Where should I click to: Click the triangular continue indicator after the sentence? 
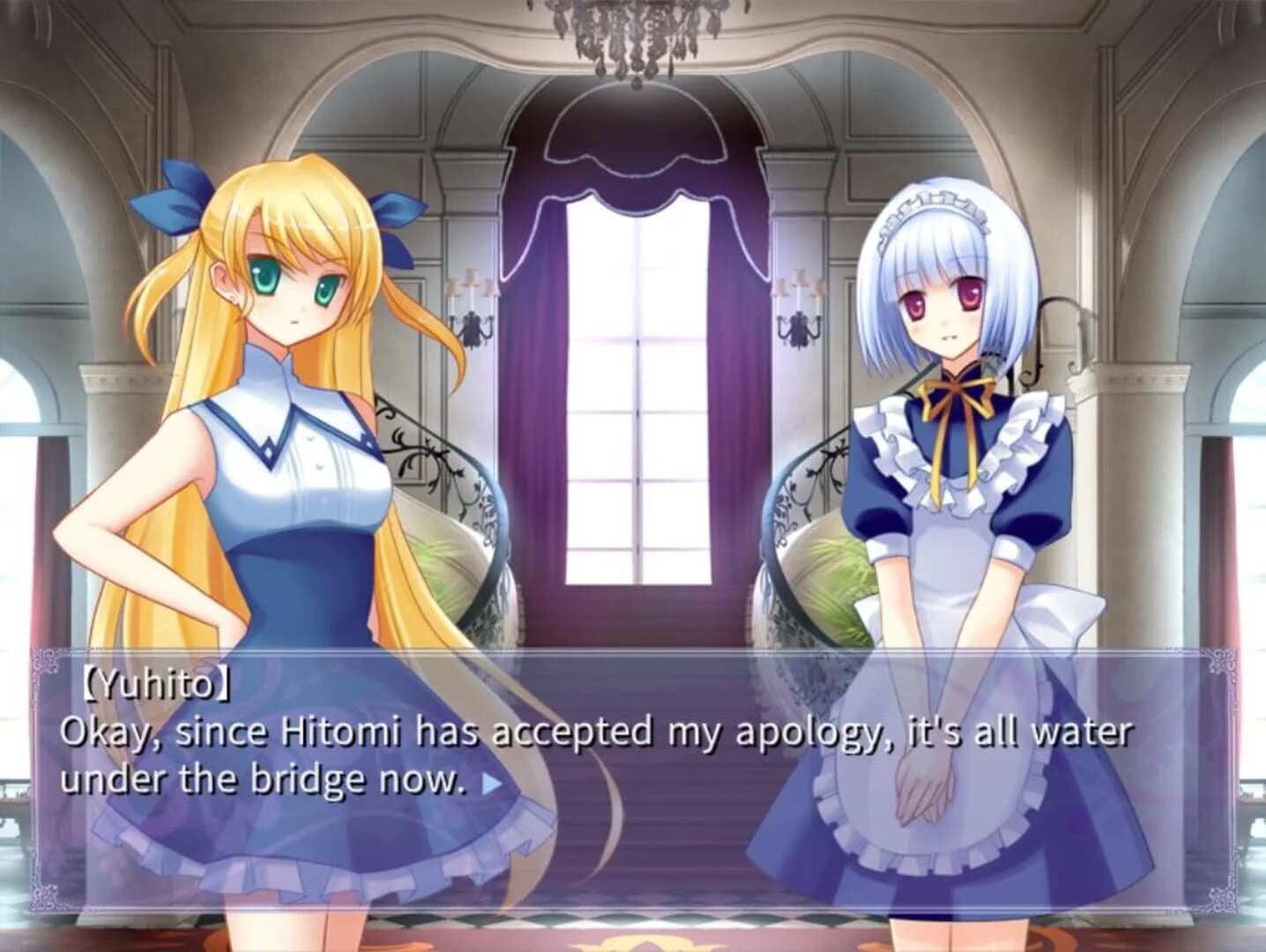[492, 782]
